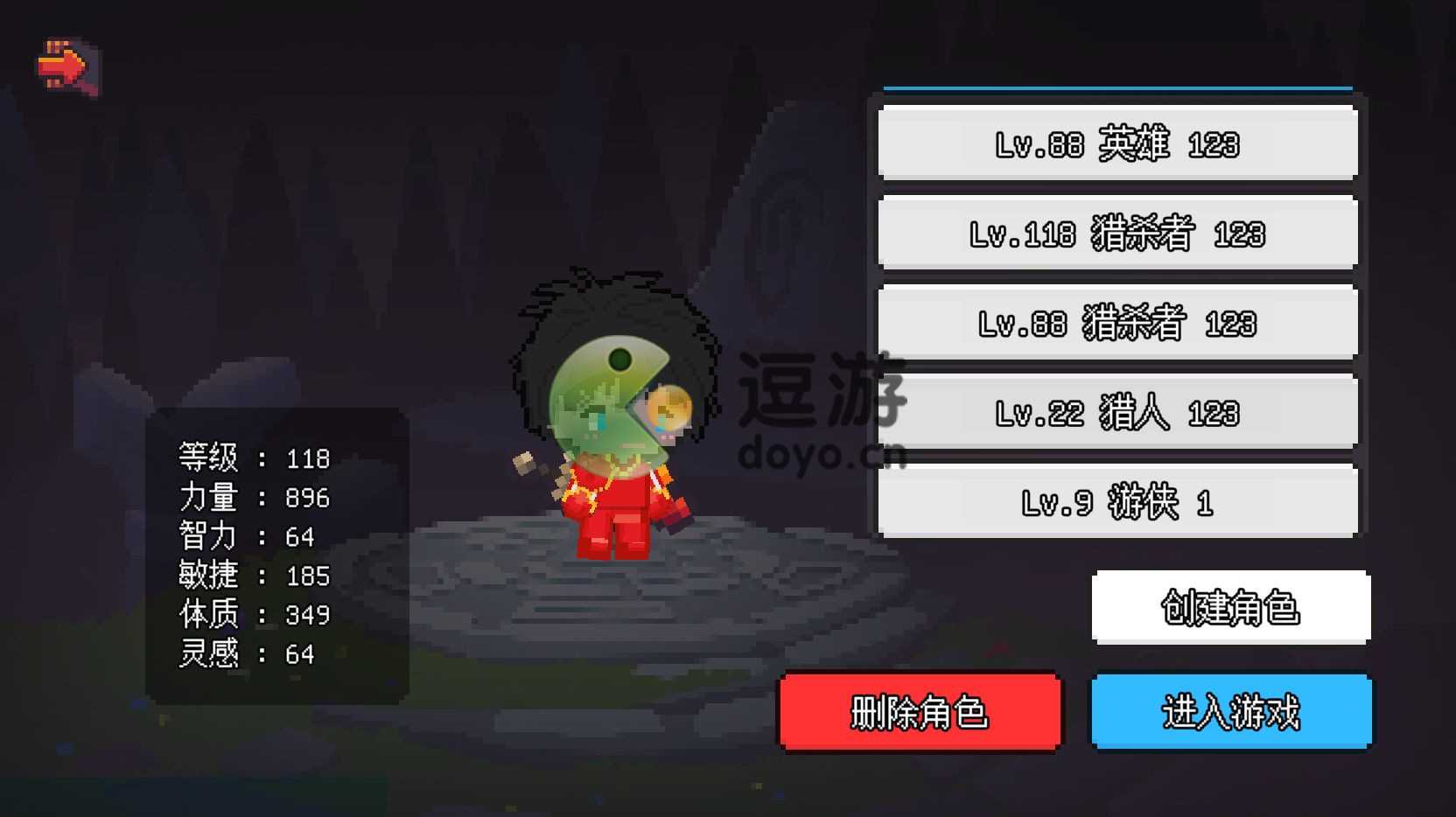
Task: Select the Lv.88 英雄 character row
Action: pyautogui.click(x=1117, y=143)
